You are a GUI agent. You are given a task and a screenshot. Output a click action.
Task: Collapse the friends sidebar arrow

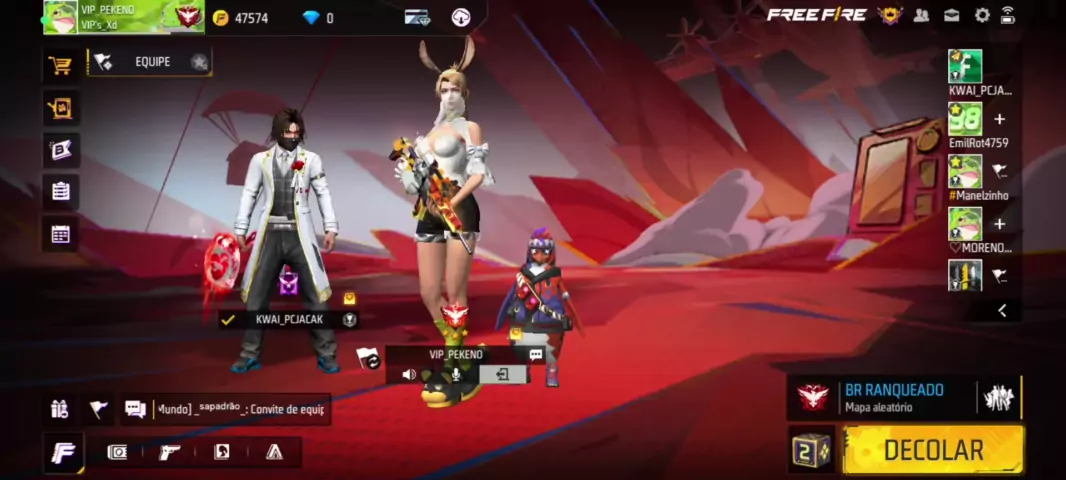click(1002, 311)
